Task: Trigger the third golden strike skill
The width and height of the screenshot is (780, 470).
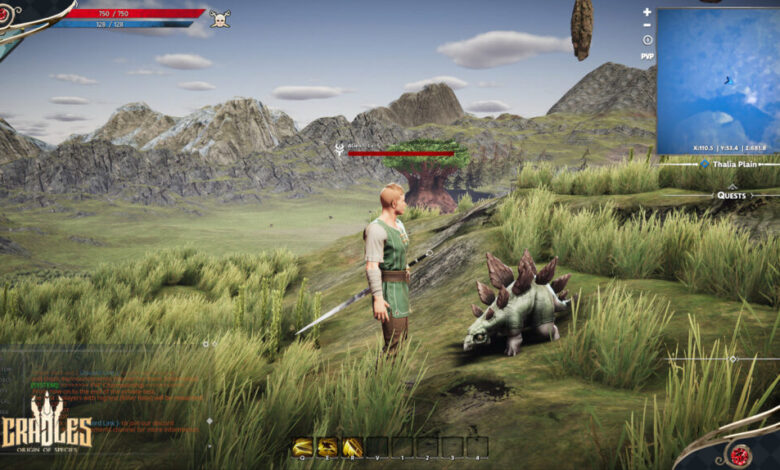Action: [352, 447]
